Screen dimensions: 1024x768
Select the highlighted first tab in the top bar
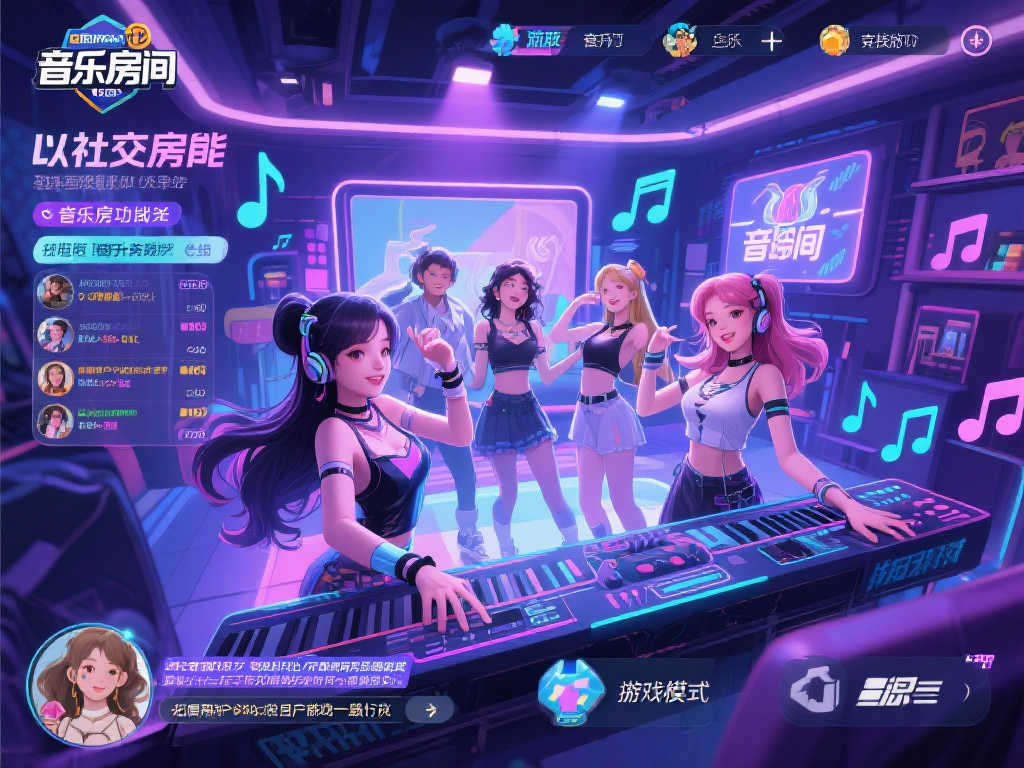pyautogui.click(x=529, y=40)
